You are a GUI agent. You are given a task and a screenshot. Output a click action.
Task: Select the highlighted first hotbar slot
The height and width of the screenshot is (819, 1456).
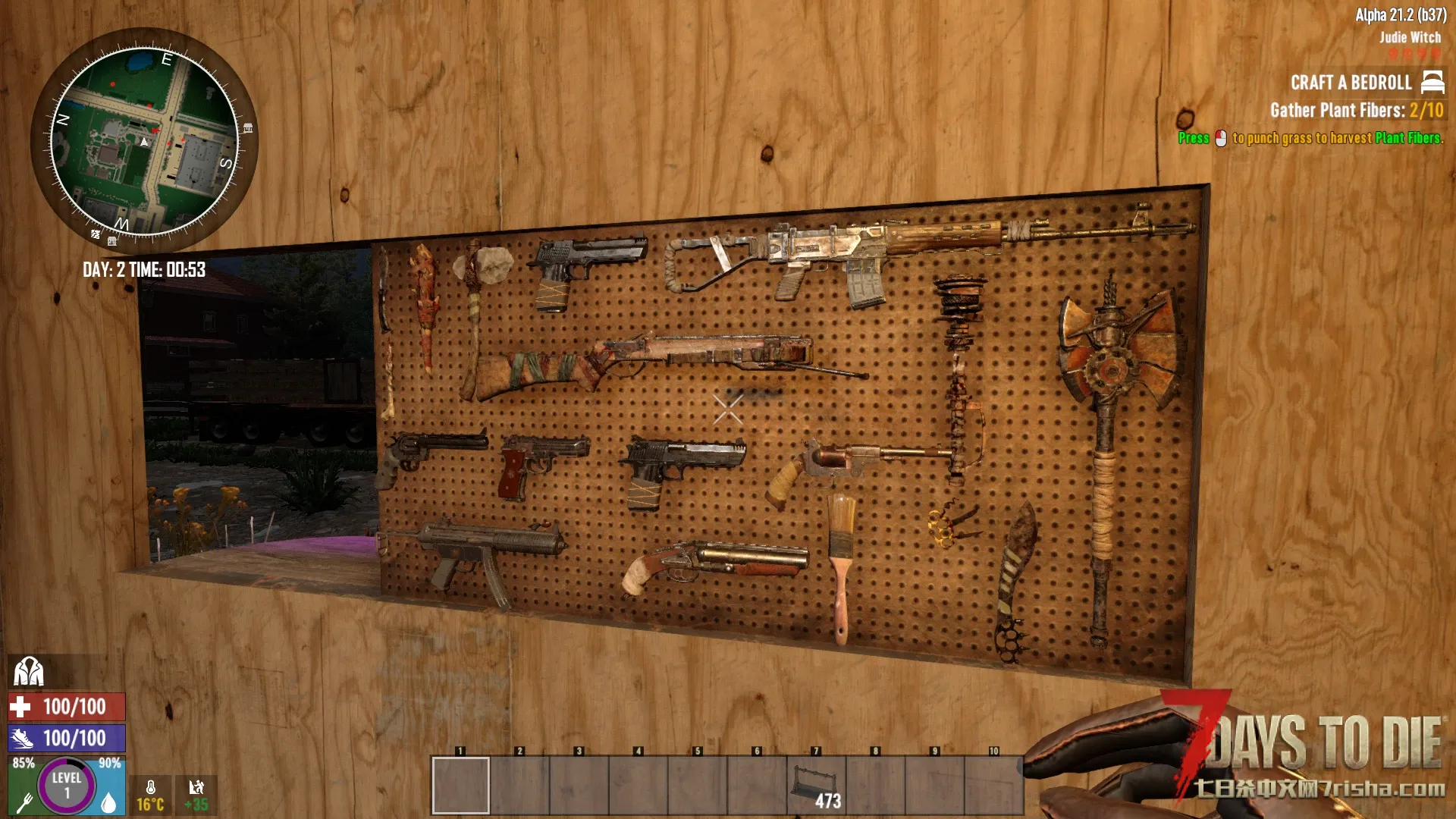coord(460,786)
